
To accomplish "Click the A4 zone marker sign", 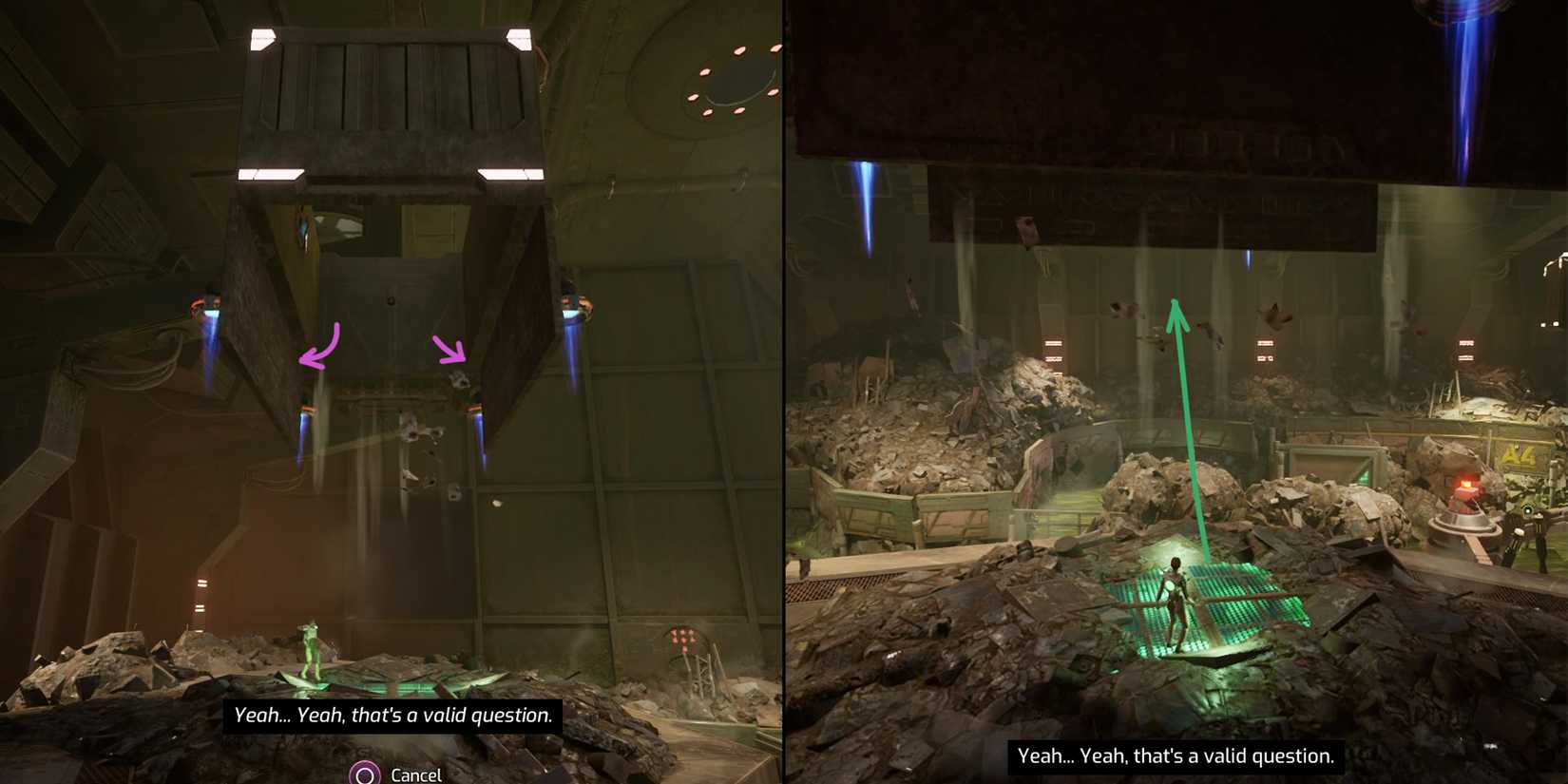I will [1518, 454].
